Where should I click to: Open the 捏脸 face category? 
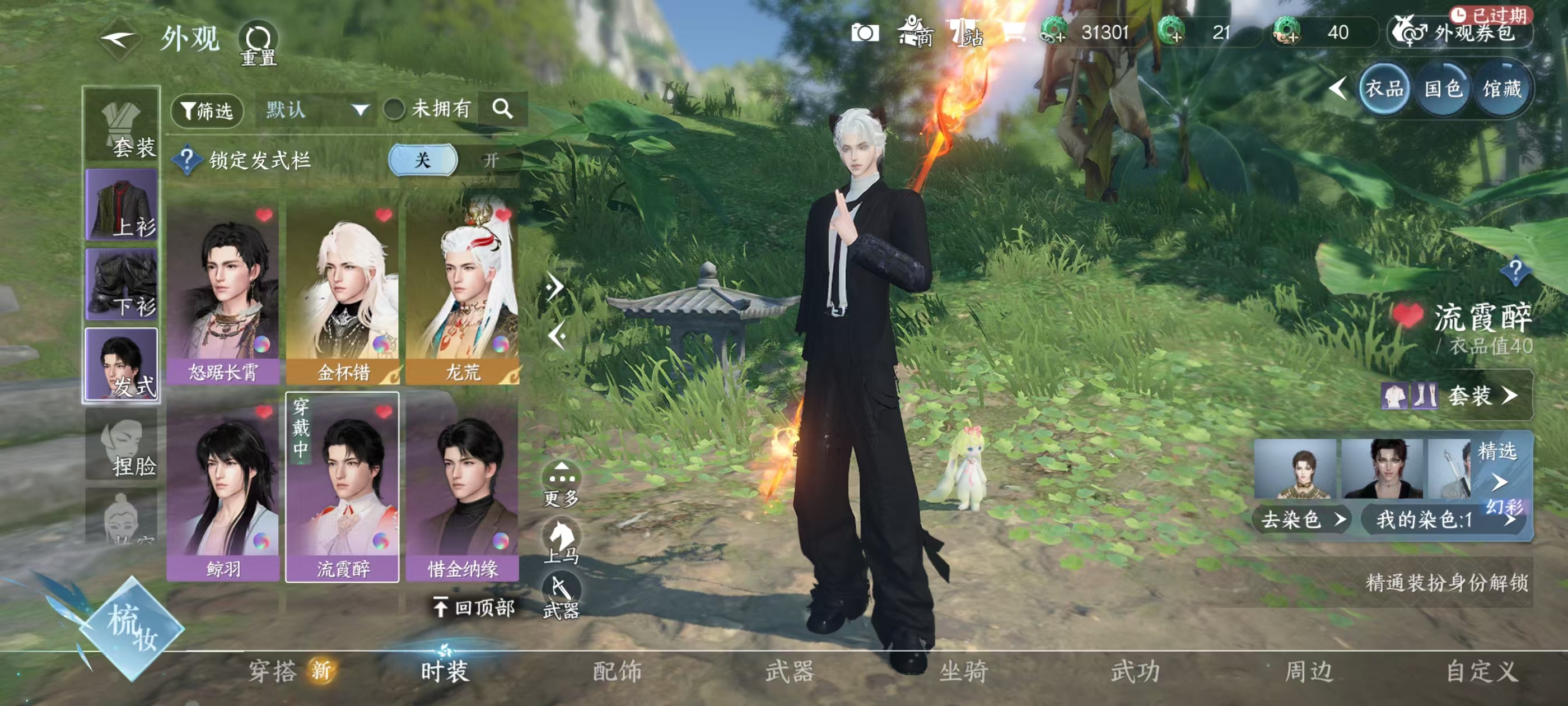pyautogui.click(x=122, y=445)
